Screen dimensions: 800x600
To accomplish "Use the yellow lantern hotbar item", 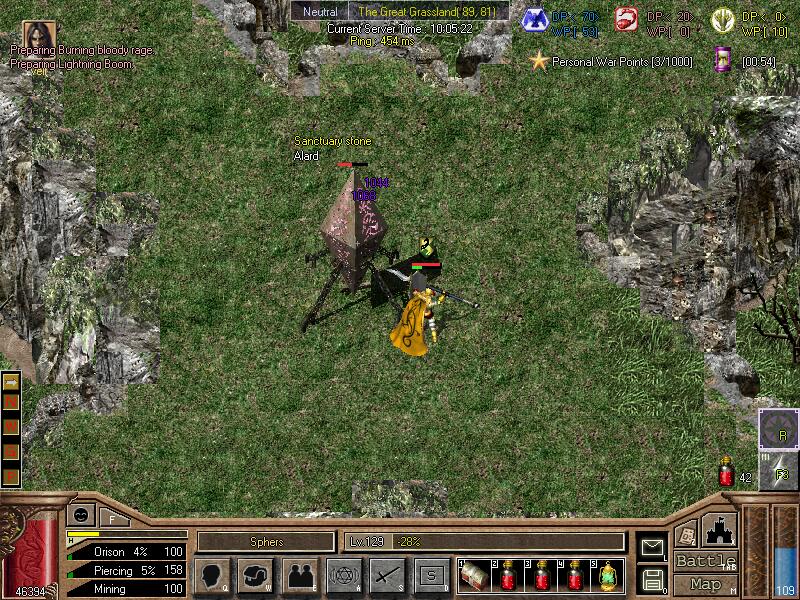I will click(608, 575).
